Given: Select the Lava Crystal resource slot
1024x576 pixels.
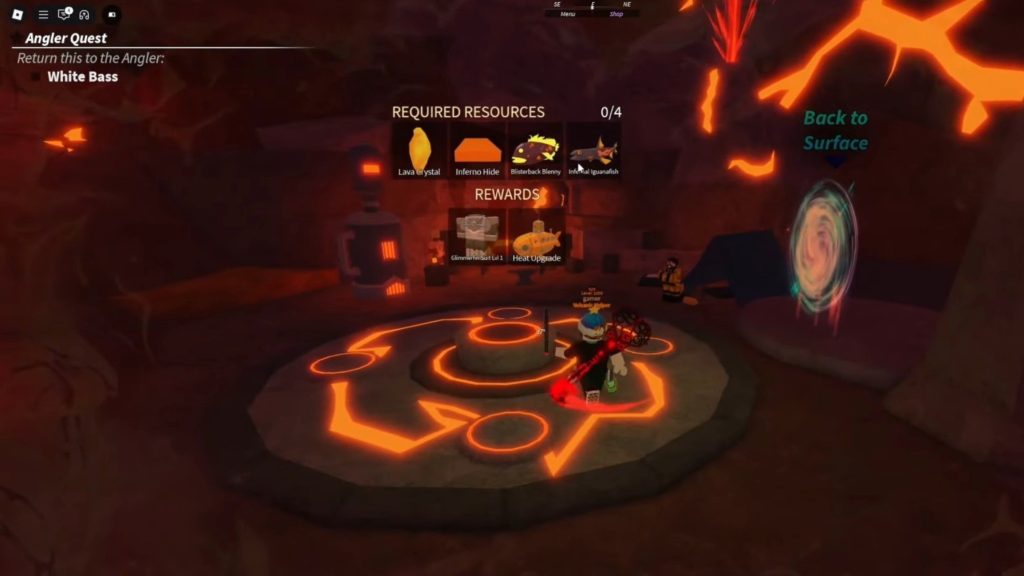Looking at the screenshot, I should pyautogui.click(x=419, y=151).
